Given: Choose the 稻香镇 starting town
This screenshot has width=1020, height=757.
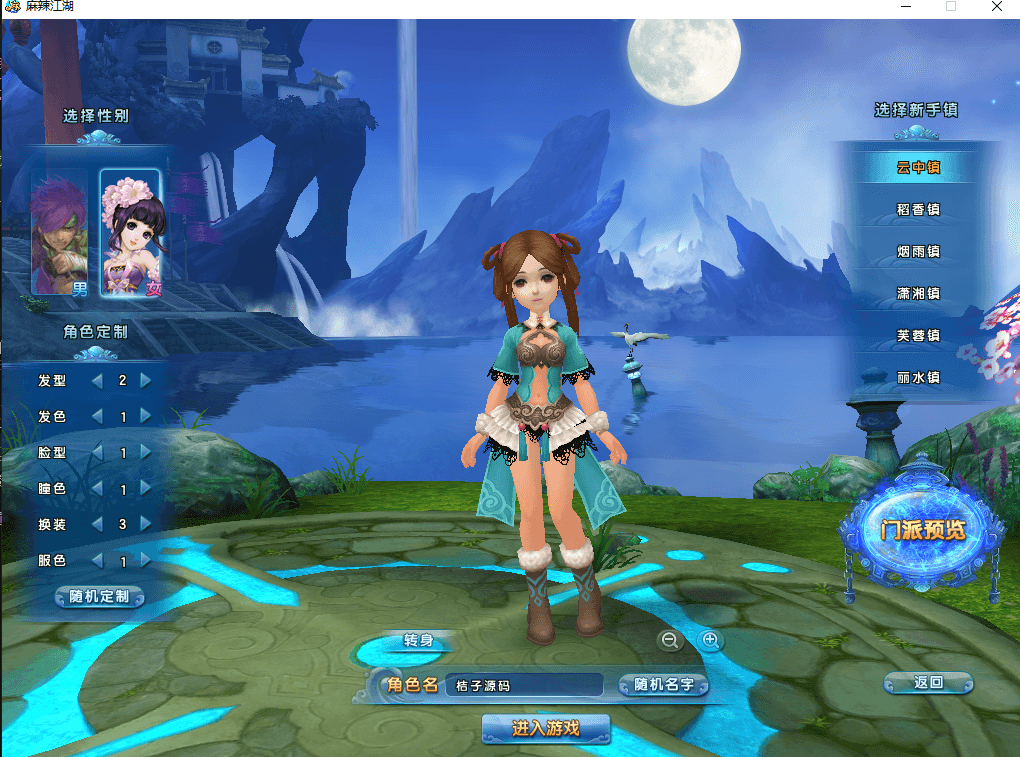Looking at the screenshot, I should [918, 210].
